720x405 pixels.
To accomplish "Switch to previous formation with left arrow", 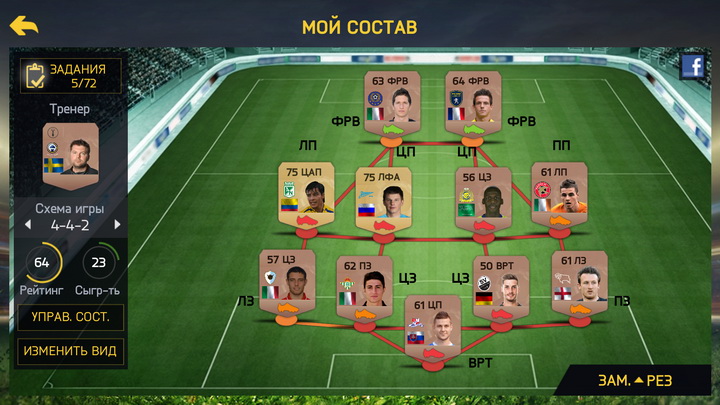I will [28, 225].
